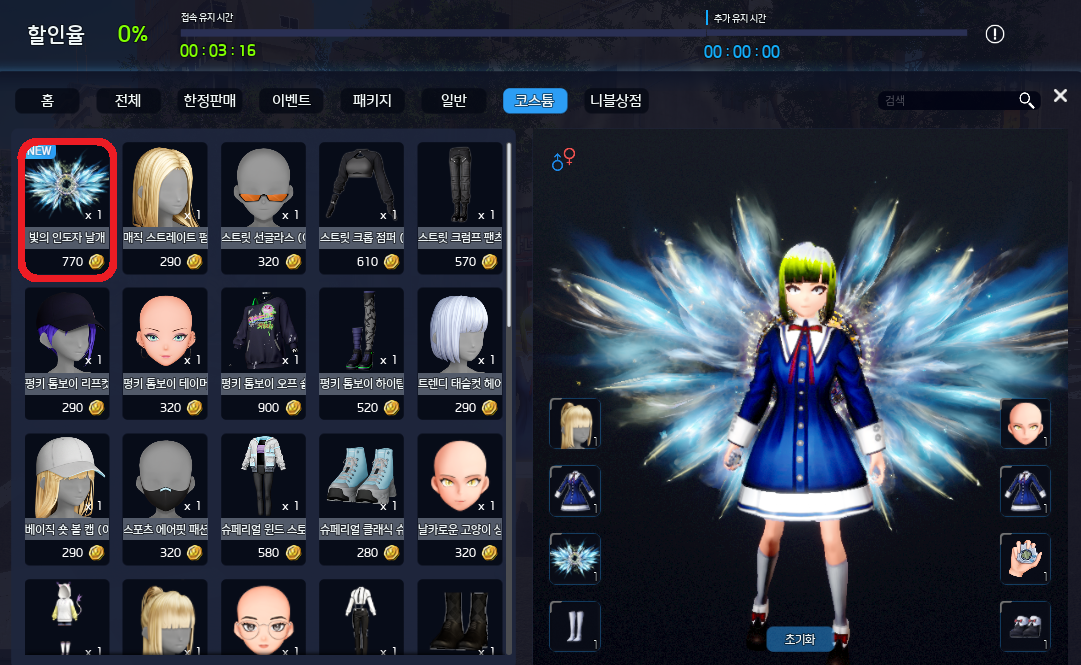Select the 한정판매 tab
Screen dimensions: 1081x665
tap(210, 101)
